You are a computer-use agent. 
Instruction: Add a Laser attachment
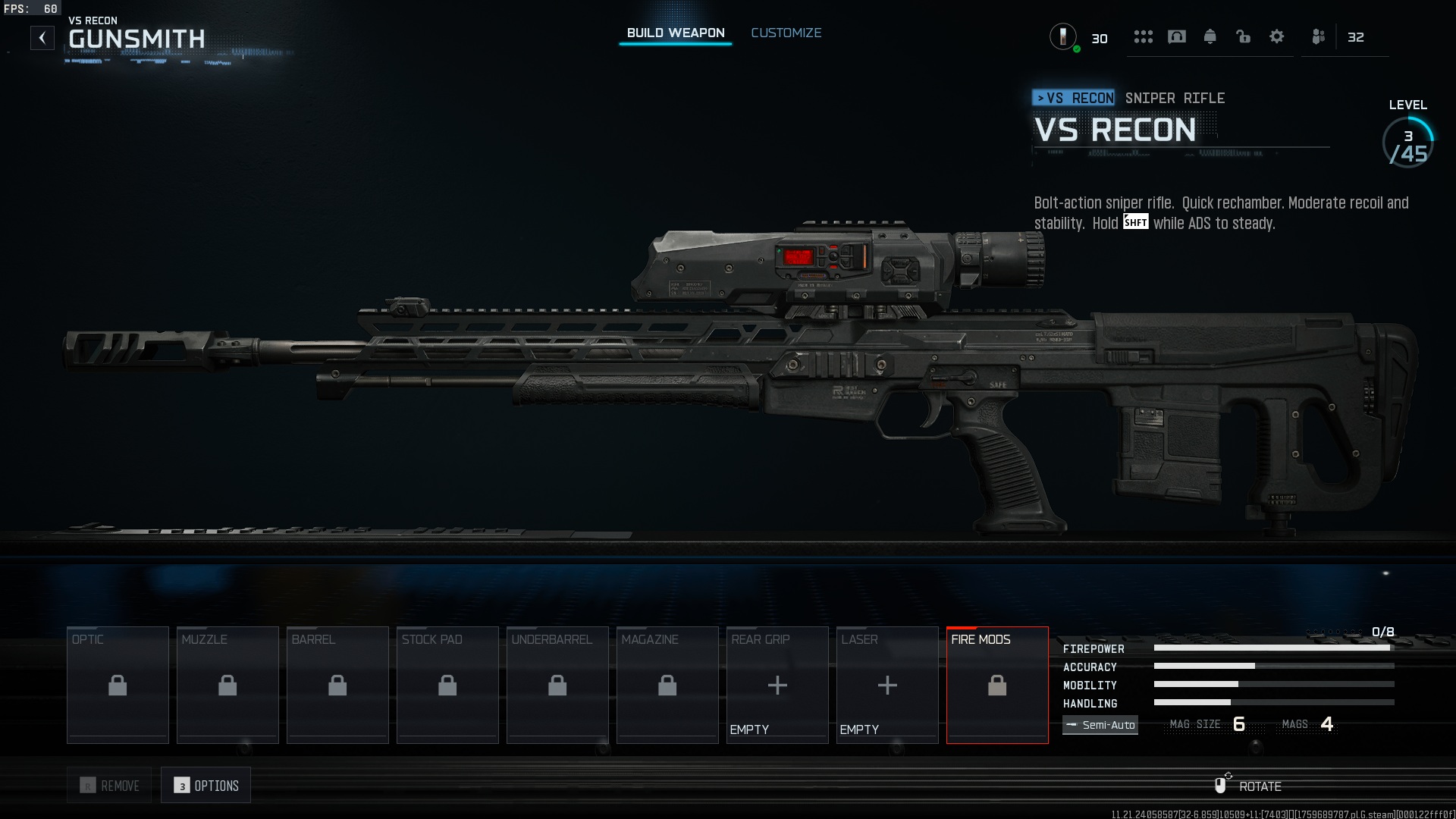pos(887,685)
